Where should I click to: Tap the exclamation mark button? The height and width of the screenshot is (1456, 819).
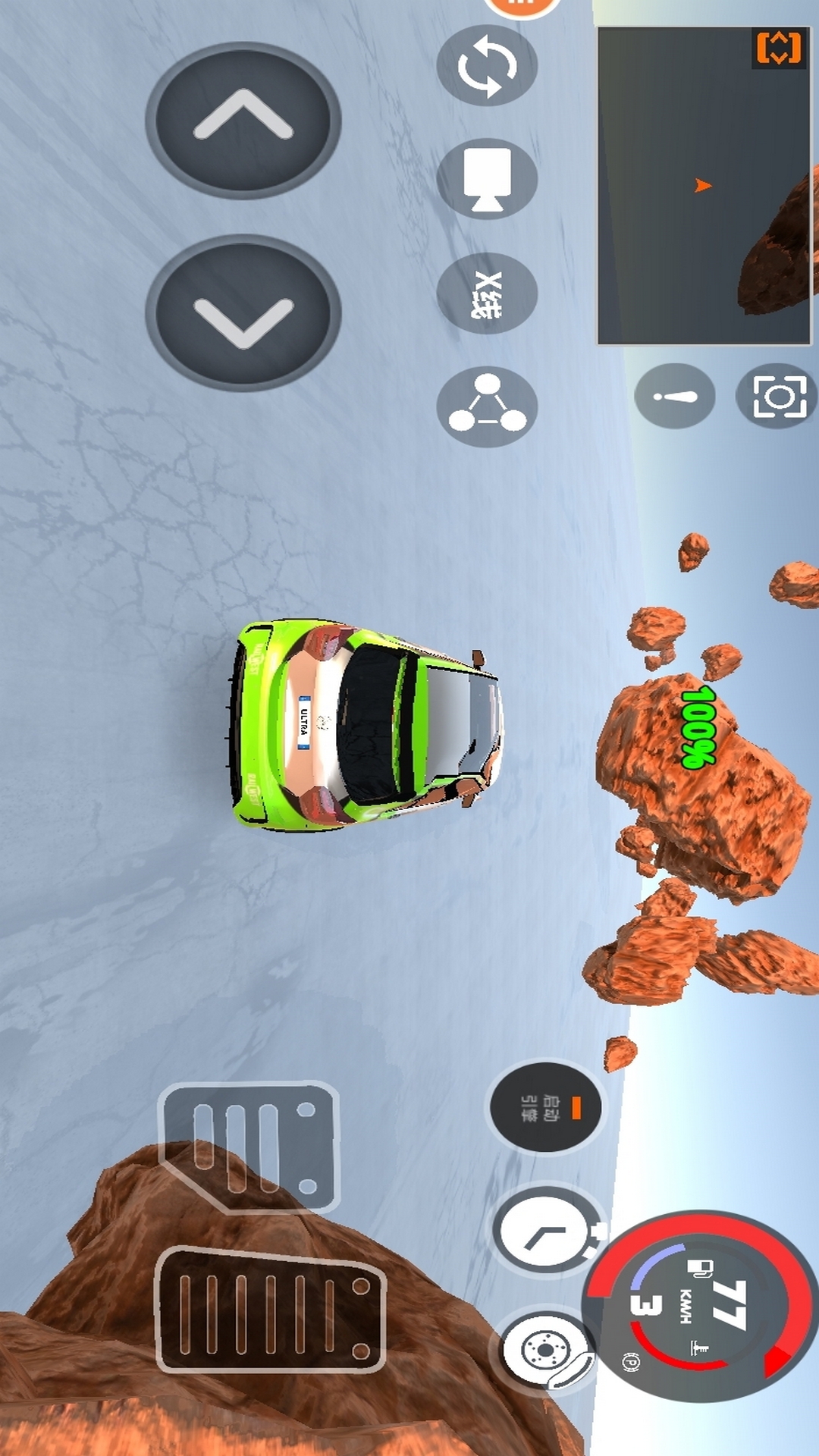coord(674,396)
